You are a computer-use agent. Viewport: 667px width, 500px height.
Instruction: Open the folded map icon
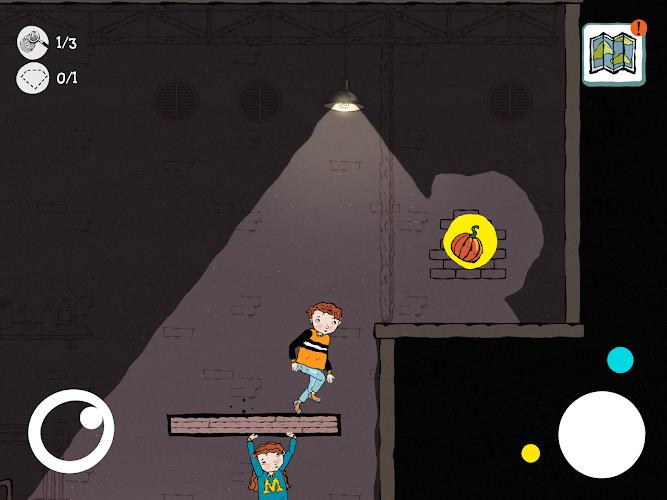click(x=610, y=55)
